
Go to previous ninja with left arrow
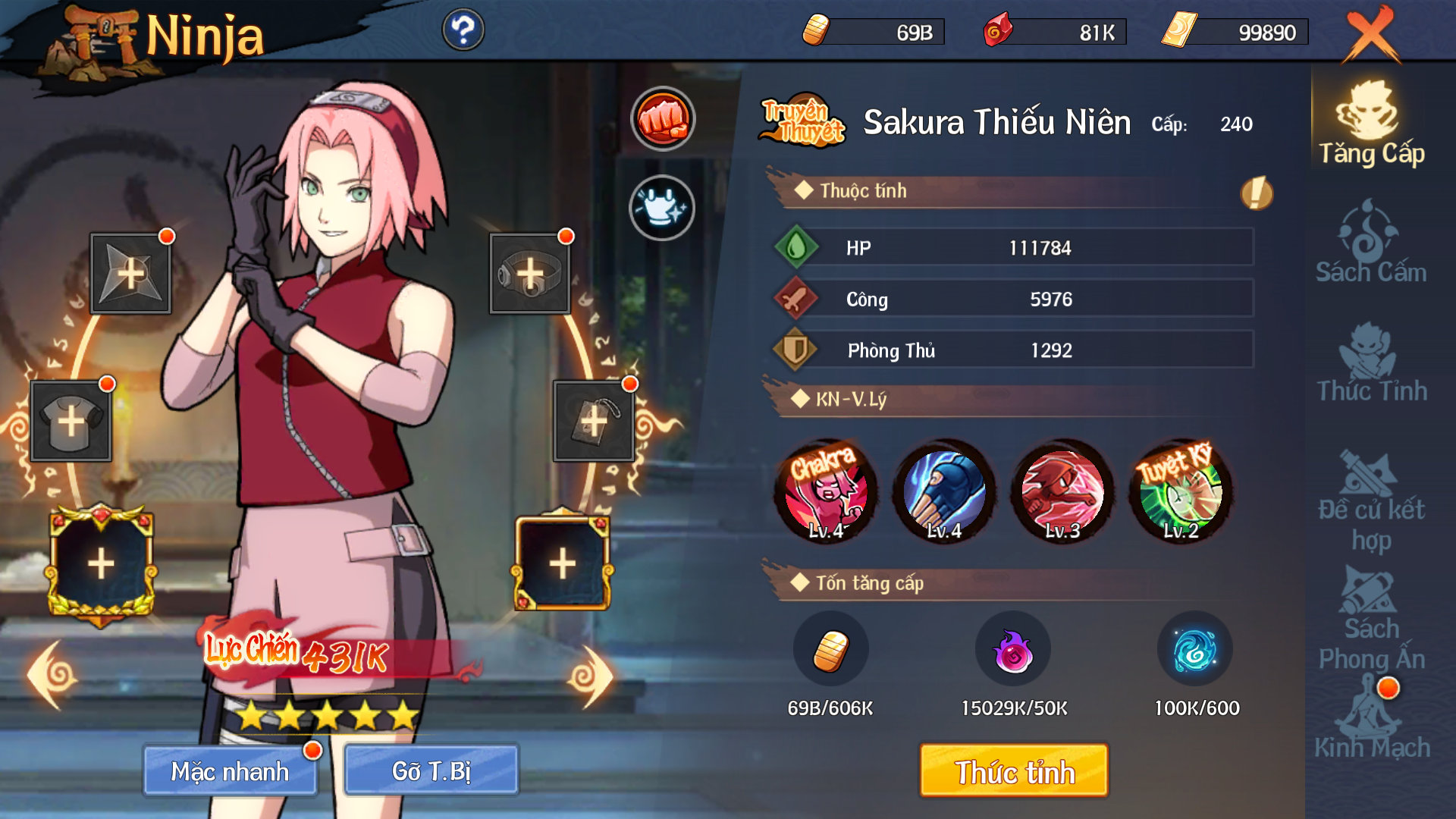[52, 675]
